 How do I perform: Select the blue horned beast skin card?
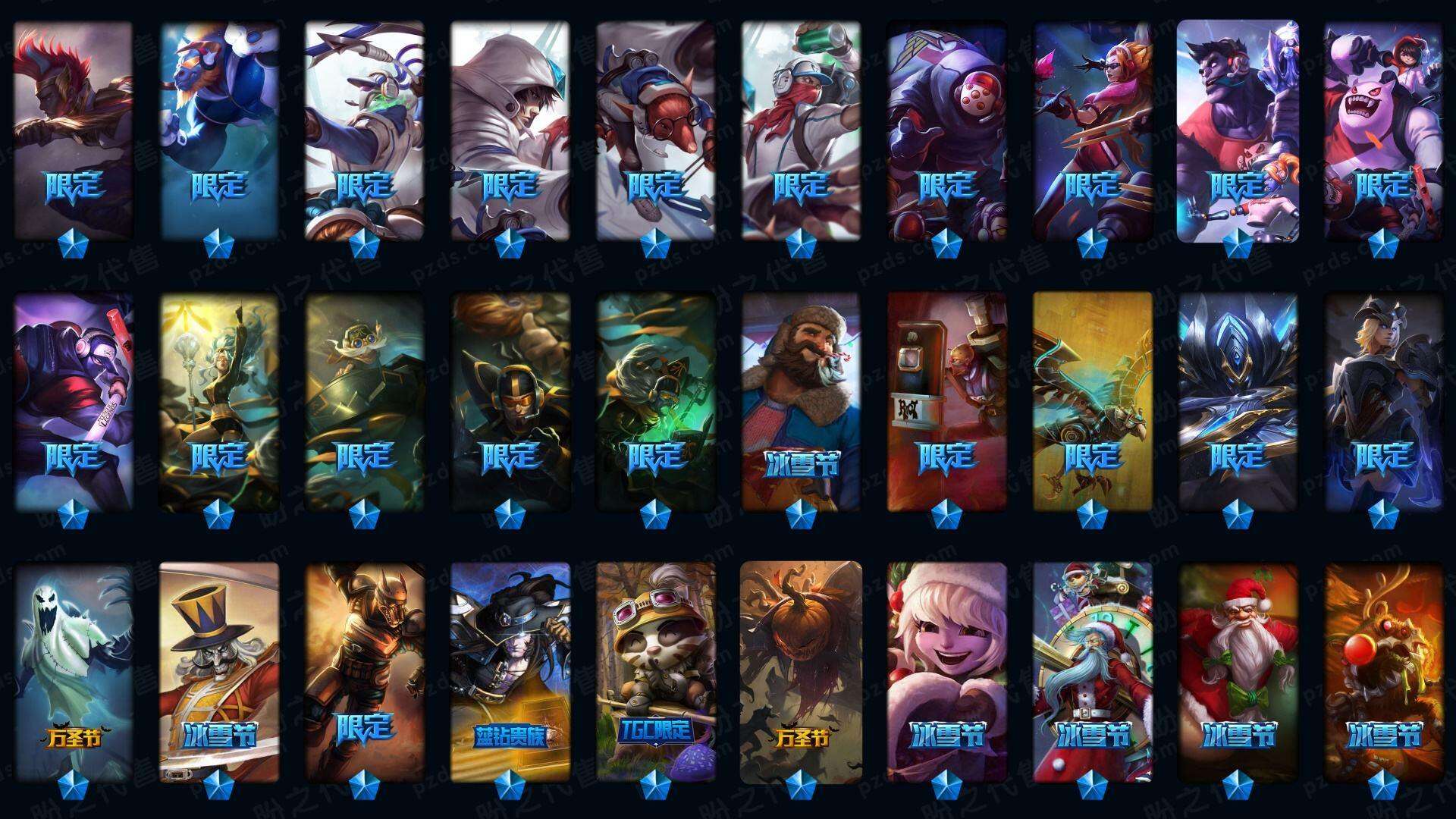[x=219, y=129]
